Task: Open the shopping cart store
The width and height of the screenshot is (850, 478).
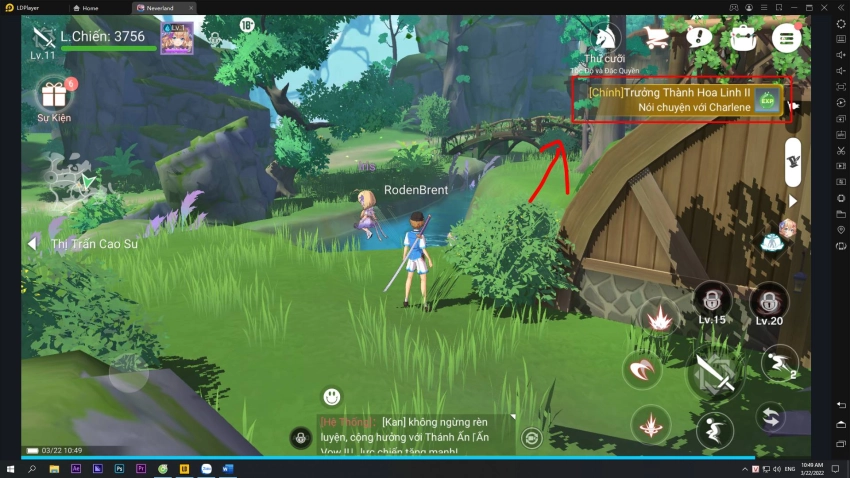Action: pos(657,38)
